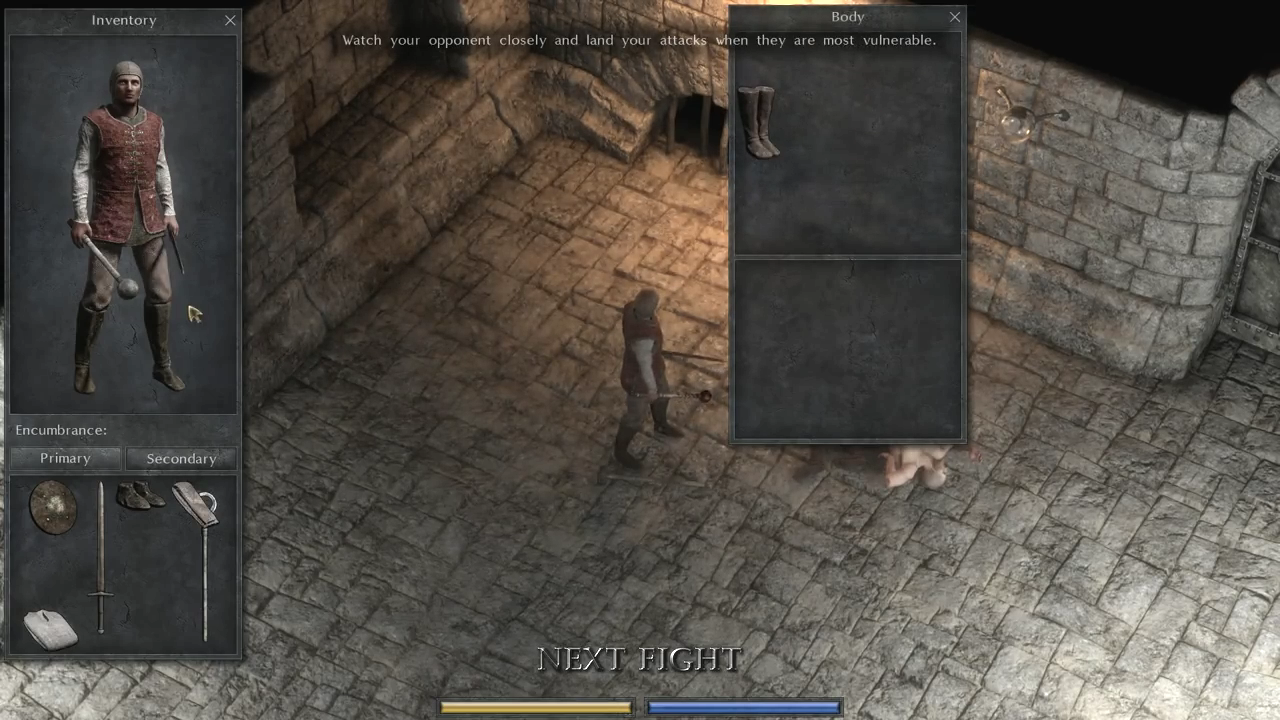
Task: Click the empty lower slot in Body panel
Action: (847, 348)
